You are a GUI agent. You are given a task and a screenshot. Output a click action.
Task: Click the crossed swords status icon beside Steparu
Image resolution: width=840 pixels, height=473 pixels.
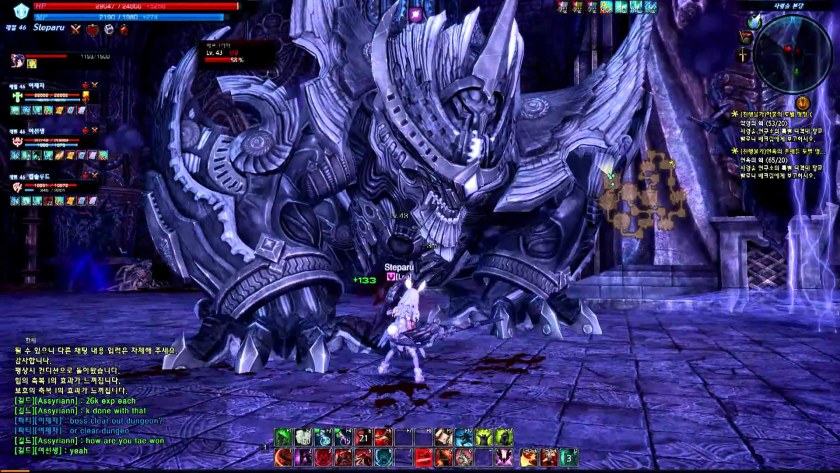pyautogui.click(x=75, y=31)
